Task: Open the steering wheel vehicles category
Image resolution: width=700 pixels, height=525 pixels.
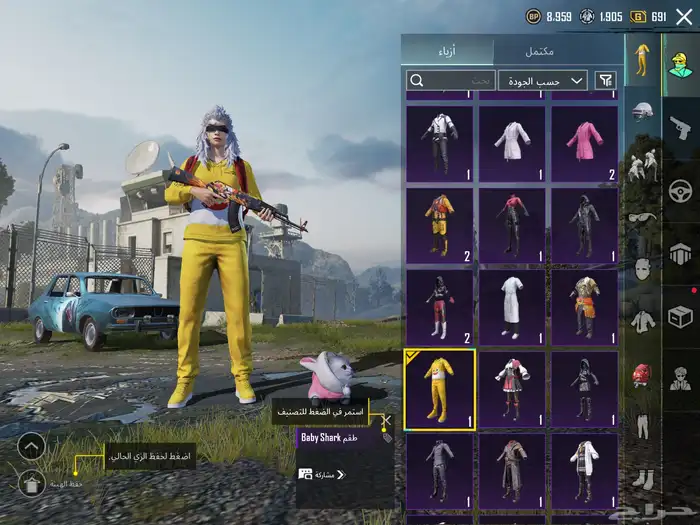Action: pyautogui.click(x=680, y=190)
